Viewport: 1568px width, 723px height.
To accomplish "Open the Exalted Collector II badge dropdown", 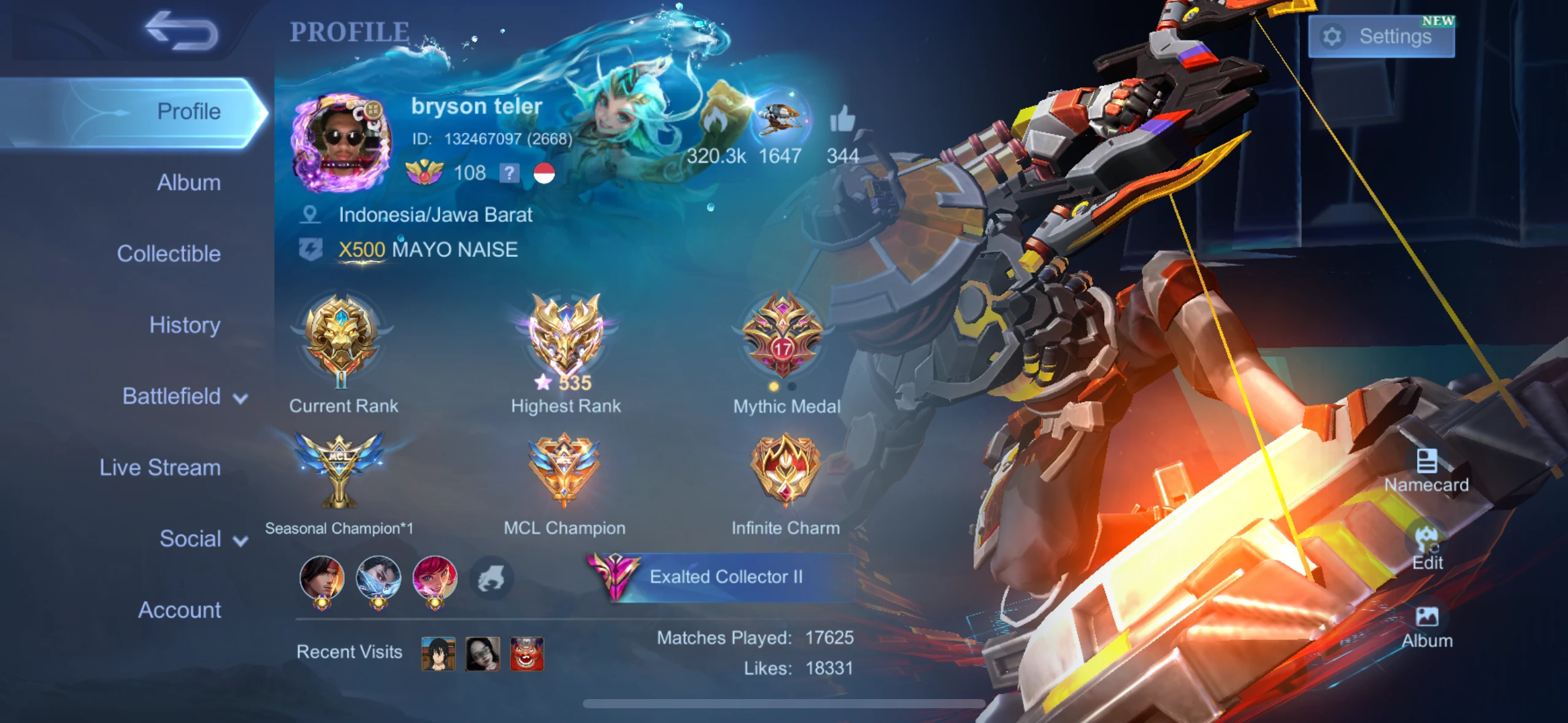I will coord(724,576).
